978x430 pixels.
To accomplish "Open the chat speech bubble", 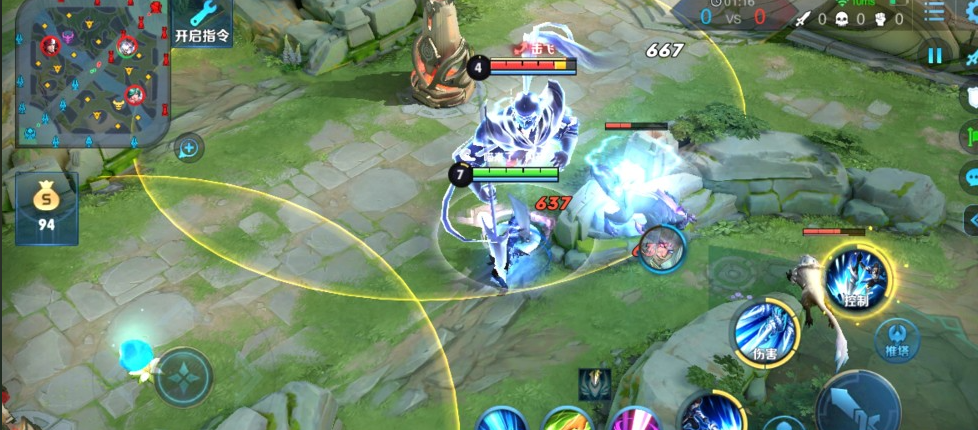I will [x=970, y=177].
